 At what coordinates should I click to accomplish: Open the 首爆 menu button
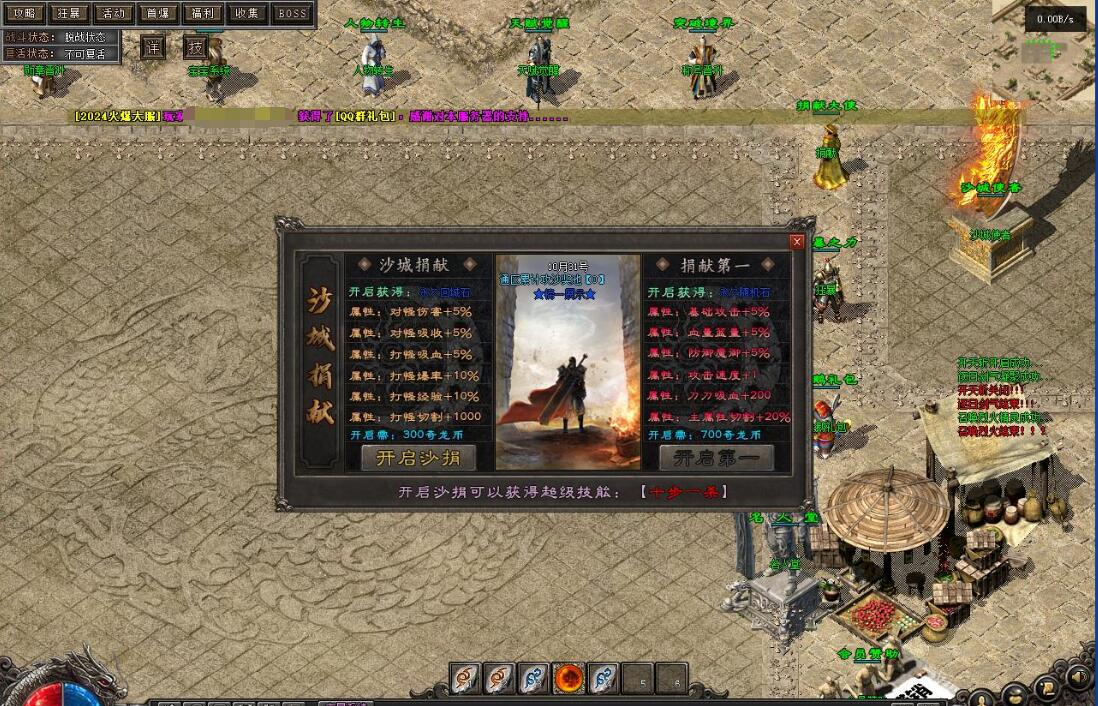(158, 13)
